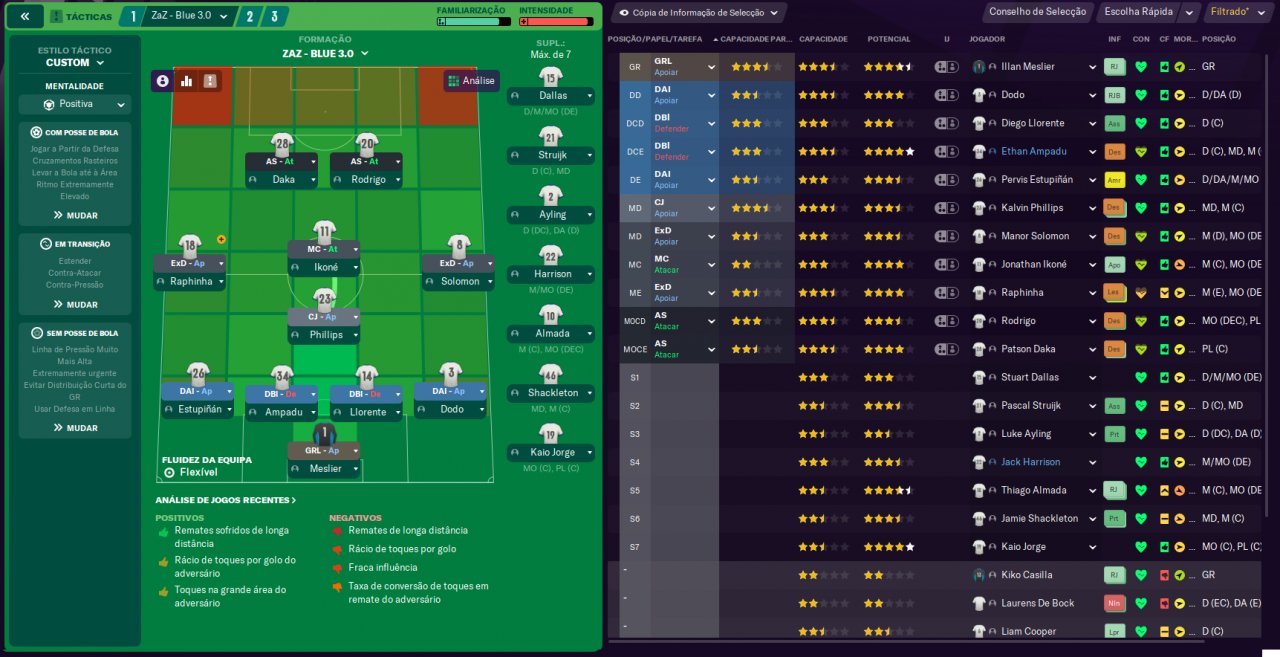
Task: Click player name Ethan Ampadu
Action: point(1034,152)
